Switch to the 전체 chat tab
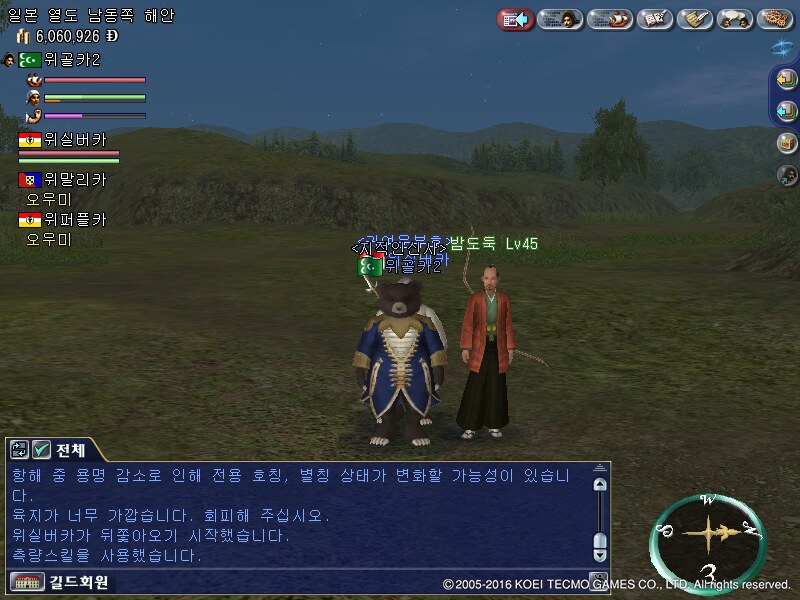 (x=71, y=450)
